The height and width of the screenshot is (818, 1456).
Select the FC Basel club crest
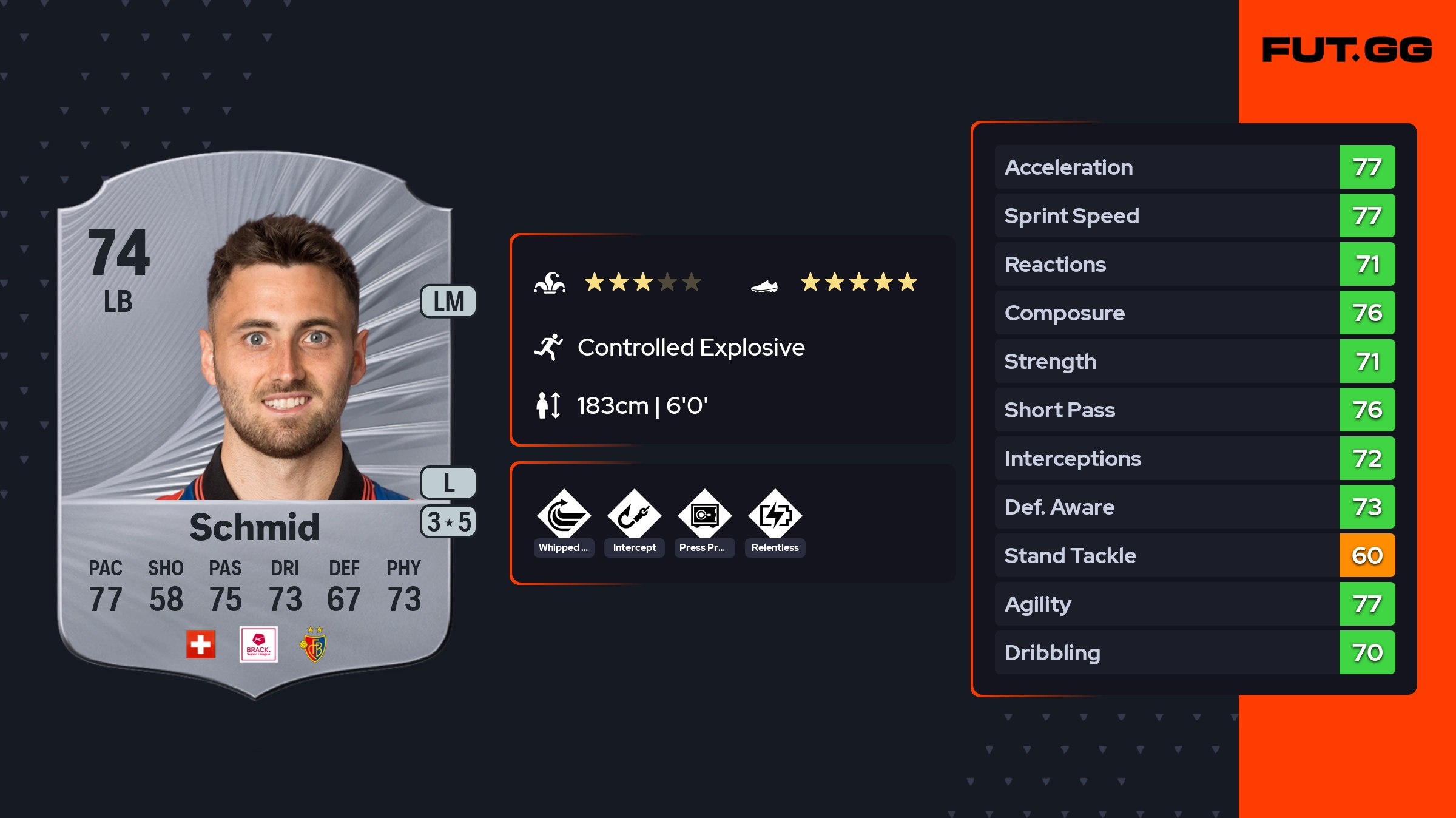pyautogui.click(x=314, y=646)
